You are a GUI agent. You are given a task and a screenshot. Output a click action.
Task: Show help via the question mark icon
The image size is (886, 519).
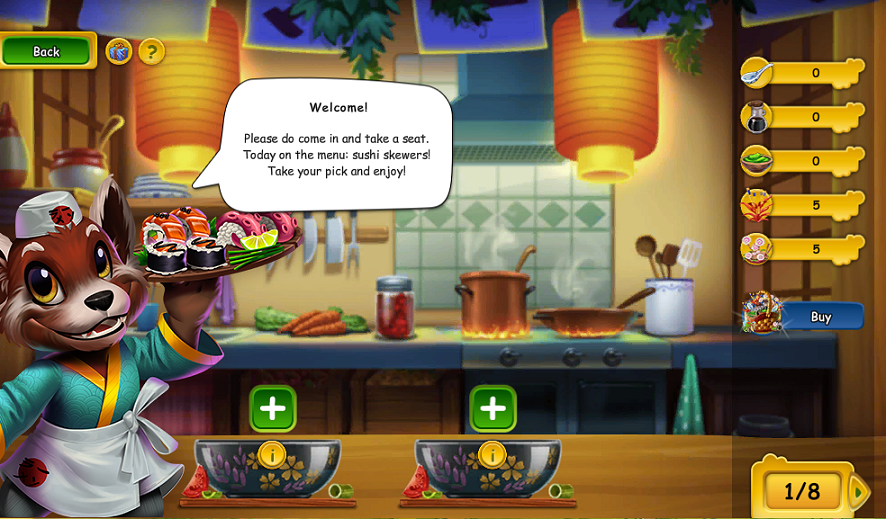(x=152, y=51)
